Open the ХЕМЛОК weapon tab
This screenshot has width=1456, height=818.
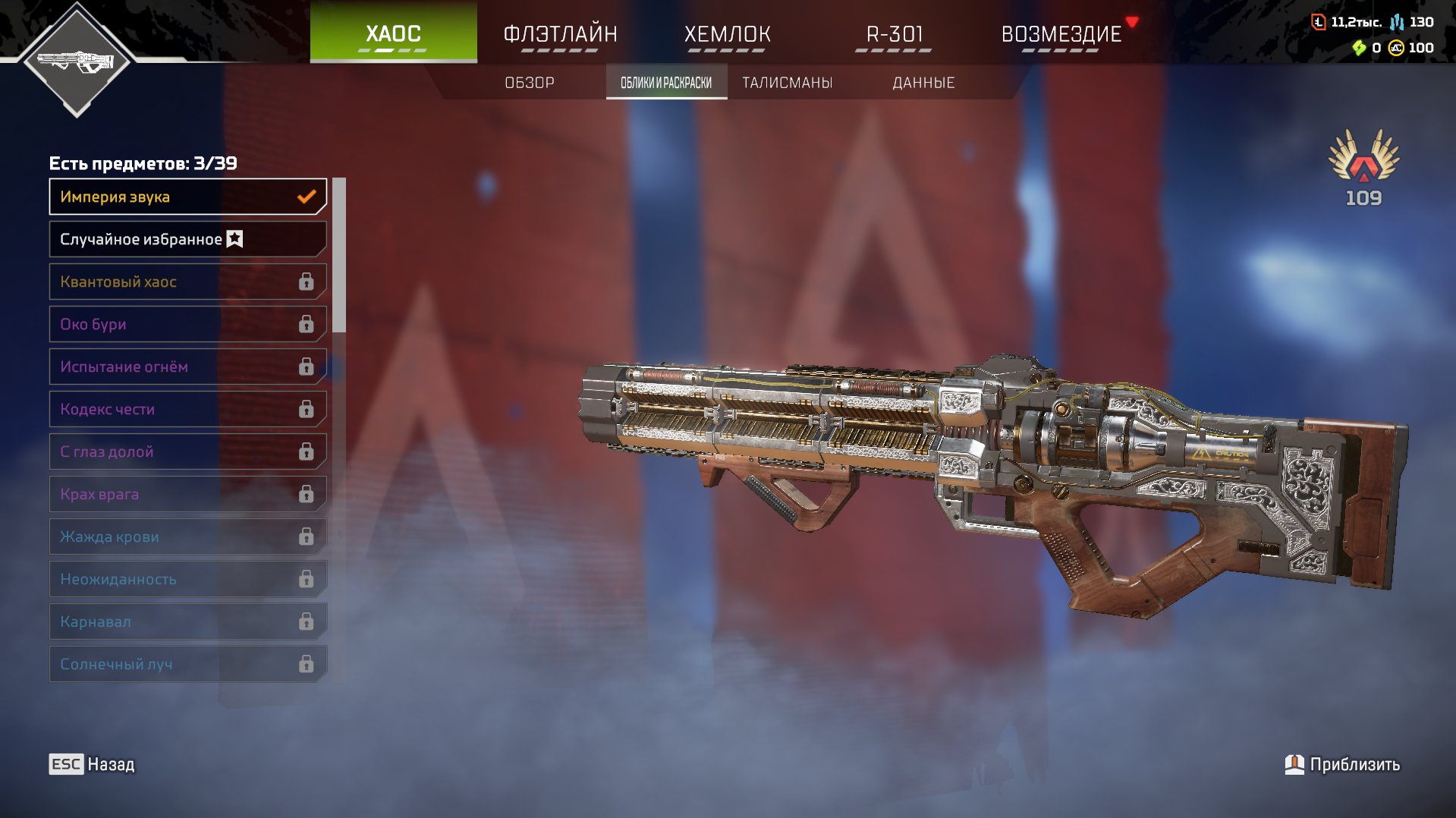coord(727,34)
